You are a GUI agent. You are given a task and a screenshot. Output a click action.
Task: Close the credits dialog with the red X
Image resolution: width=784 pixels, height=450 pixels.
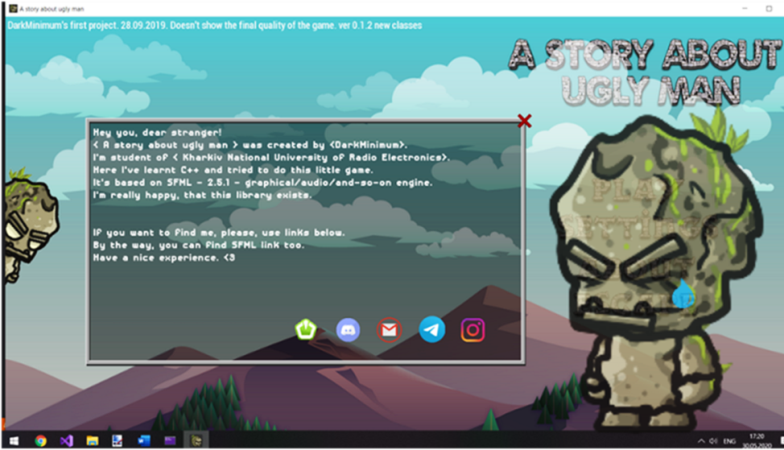524,121
